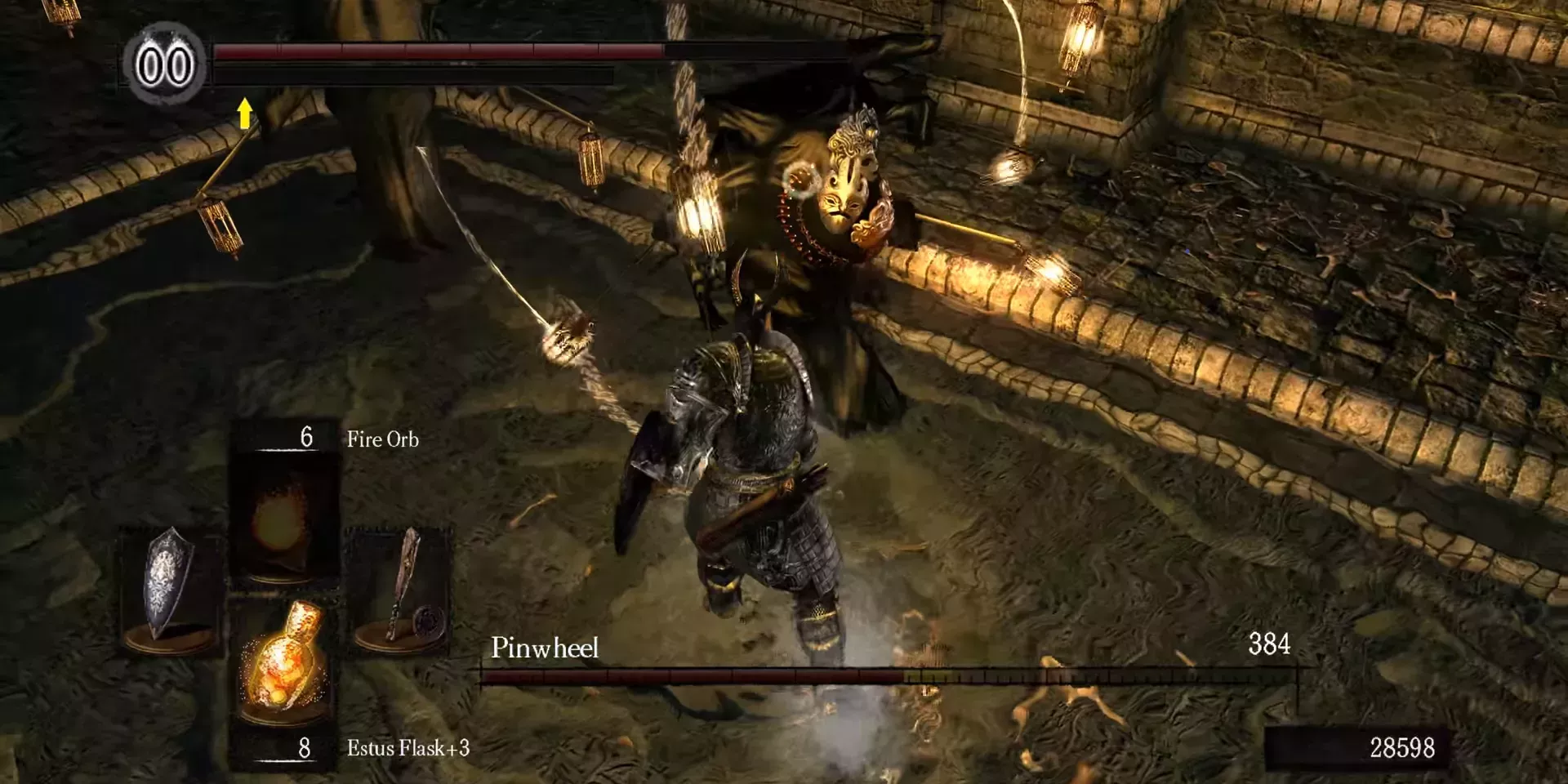Click the yellow arrow status icon

(244, 114)
